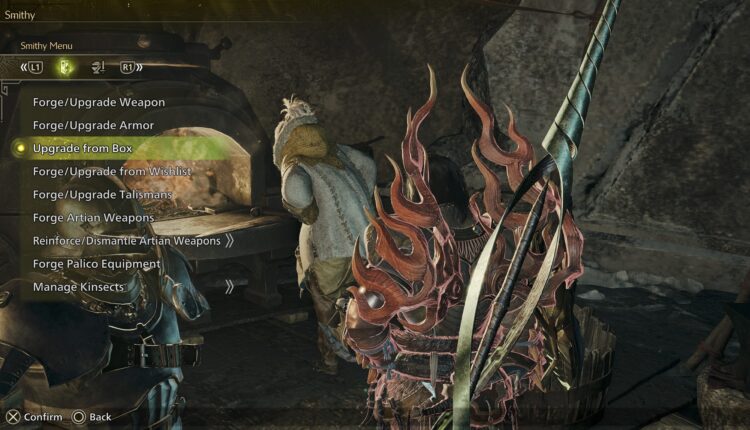Choose Upgrade from Box

pos(82,148)
